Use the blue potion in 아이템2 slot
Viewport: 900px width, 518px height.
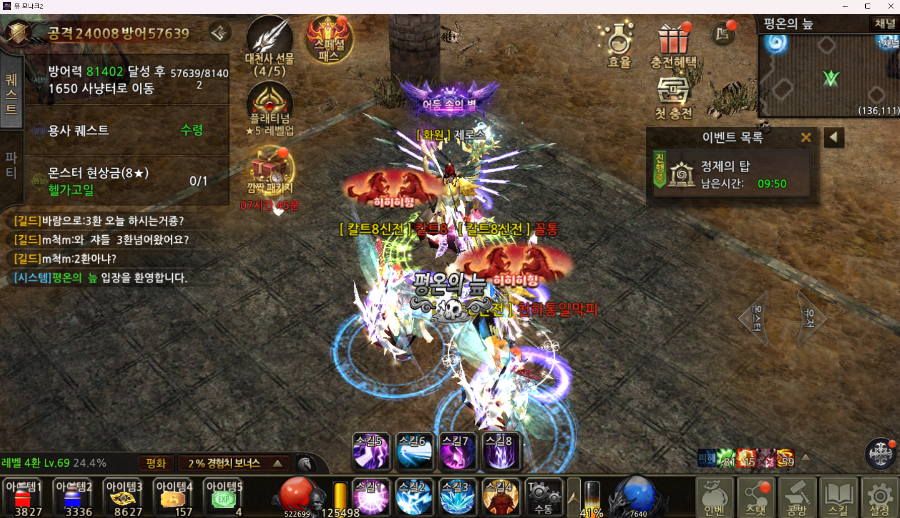[x=73, y=497]
